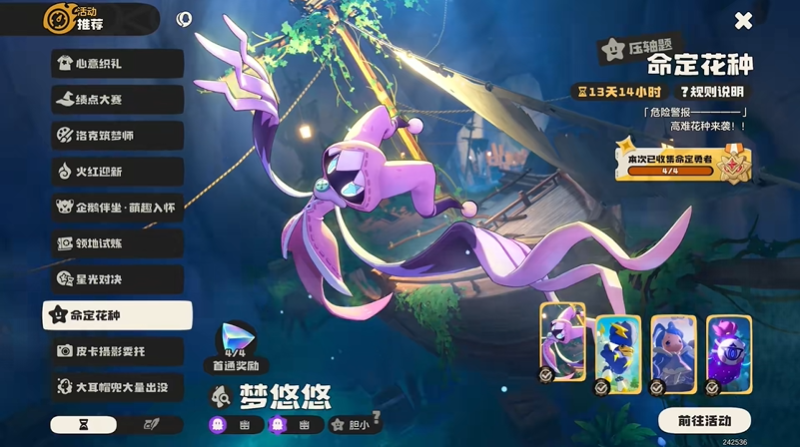The width and height of the screenshot is (800, 447).
Task: Select the purple spotted creature card
Action: click(727, 348)
